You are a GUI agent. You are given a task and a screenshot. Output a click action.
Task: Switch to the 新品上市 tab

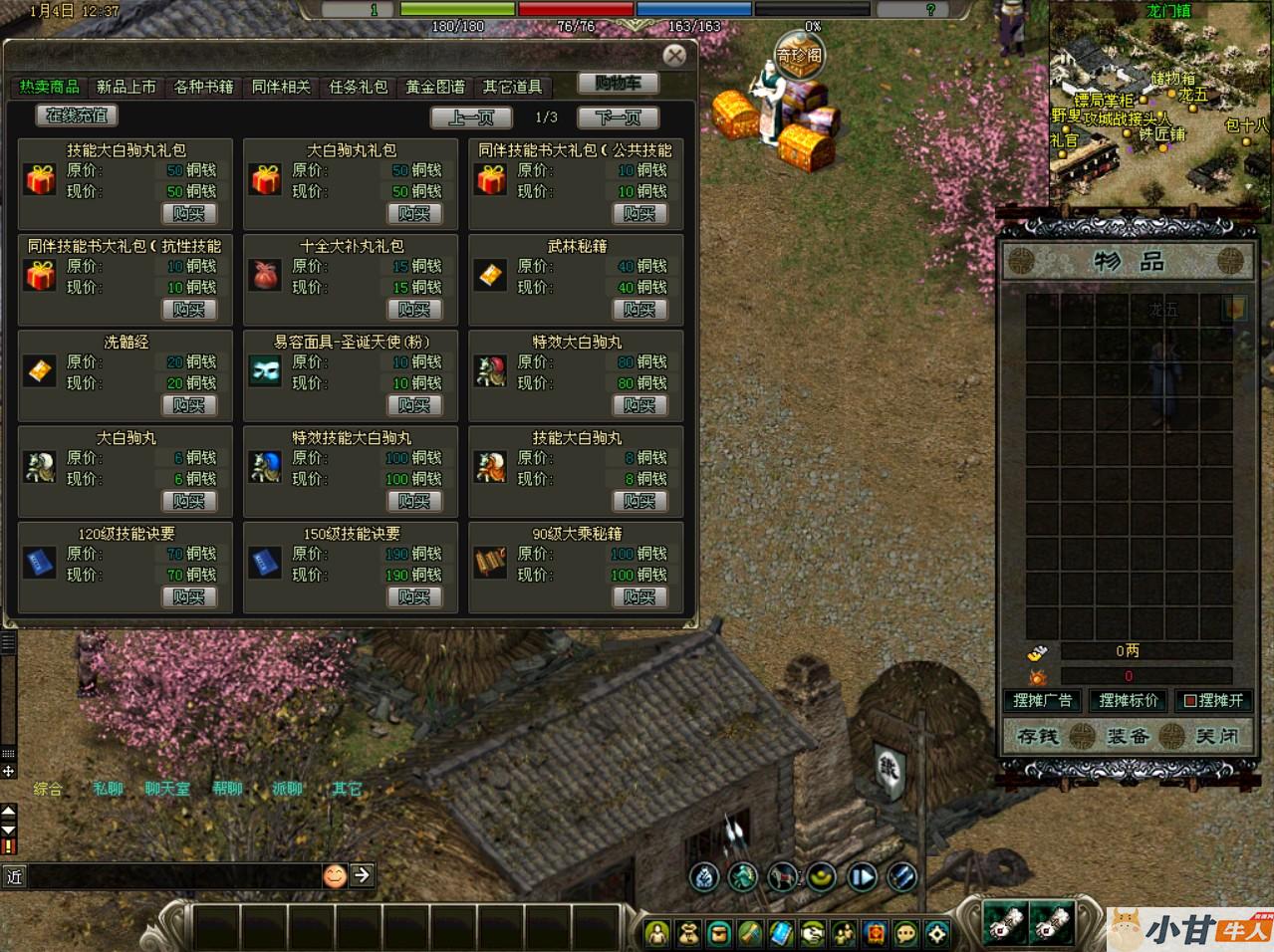tap(127, 88)
